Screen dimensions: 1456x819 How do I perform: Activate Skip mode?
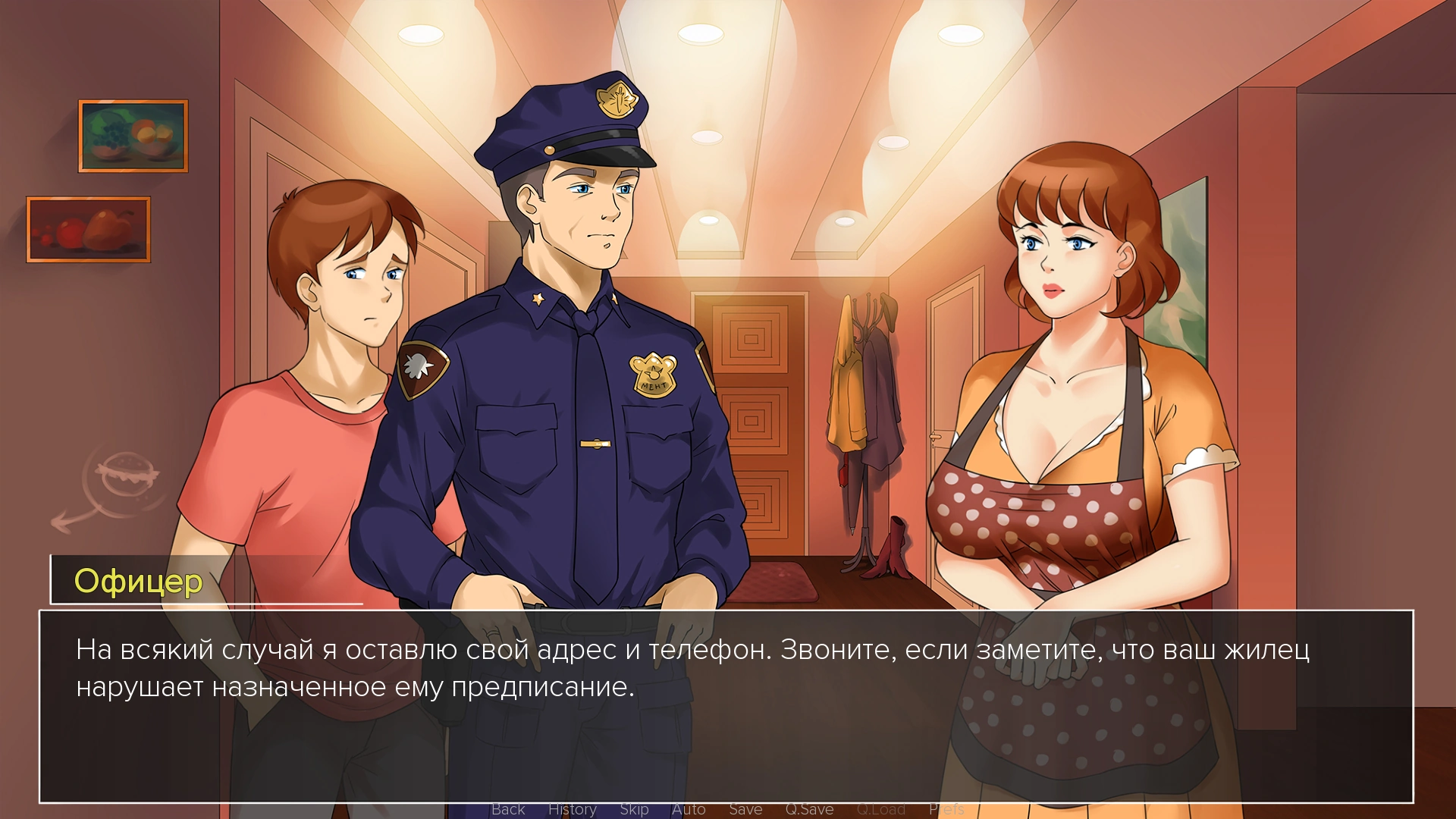pyautogui.click(x=634, y=809)
